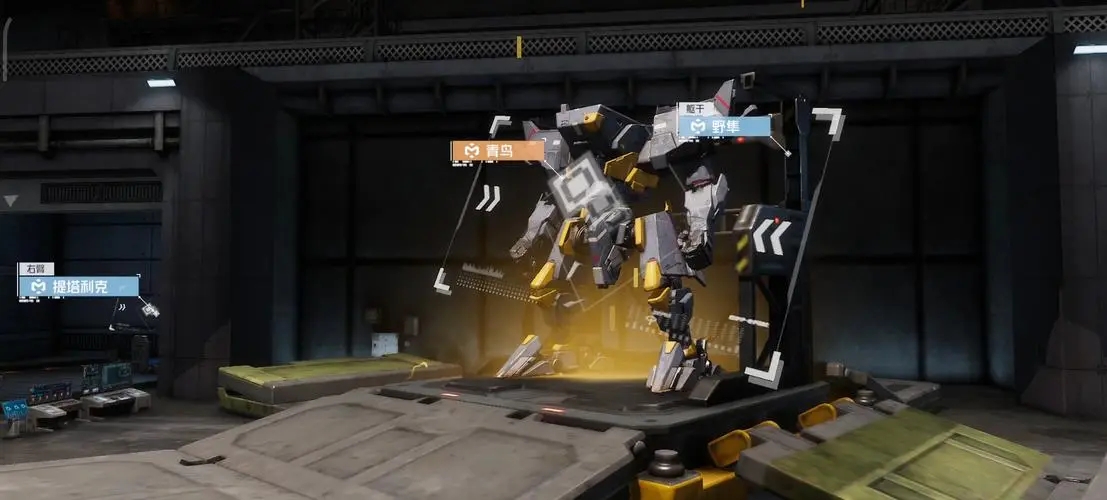The height and width of the screenshot is (500, 1107).
Task: Click the small downward triangle arrow
Action: (11, 201)
